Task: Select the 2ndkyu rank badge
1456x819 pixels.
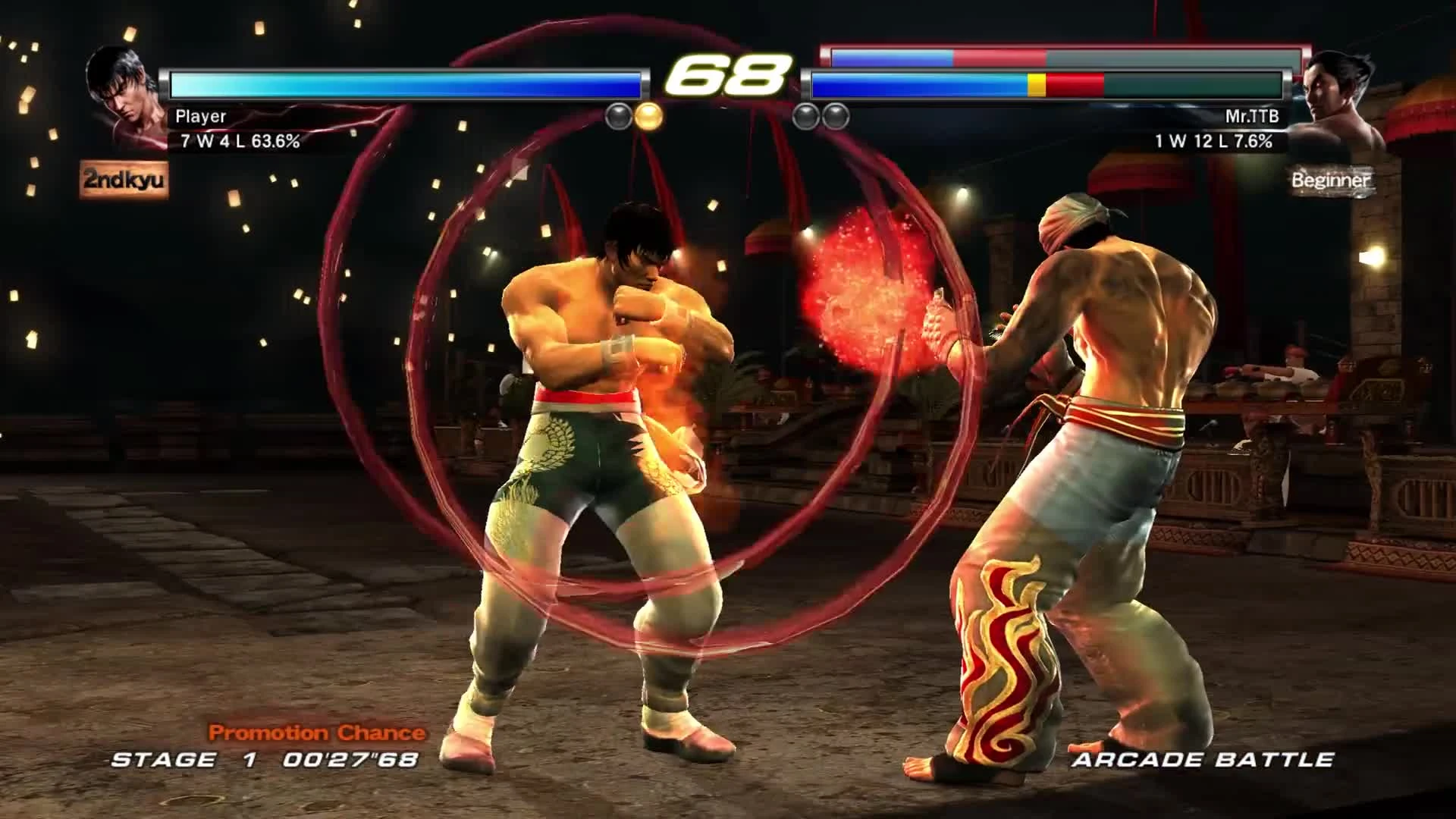Action: pos(125,180)
